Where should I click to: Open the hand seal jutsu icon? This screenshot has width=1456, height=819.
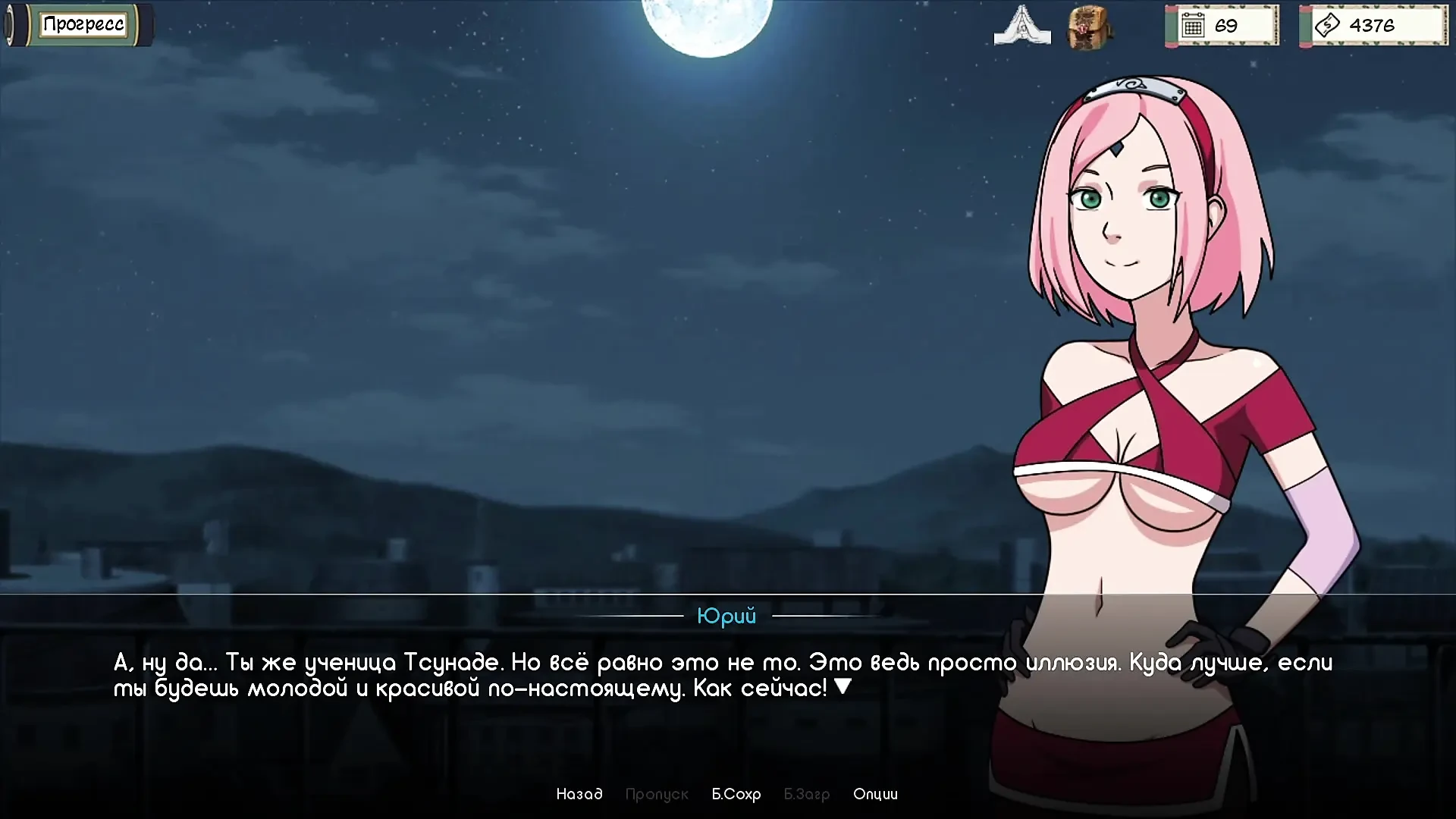(1022, 25)
